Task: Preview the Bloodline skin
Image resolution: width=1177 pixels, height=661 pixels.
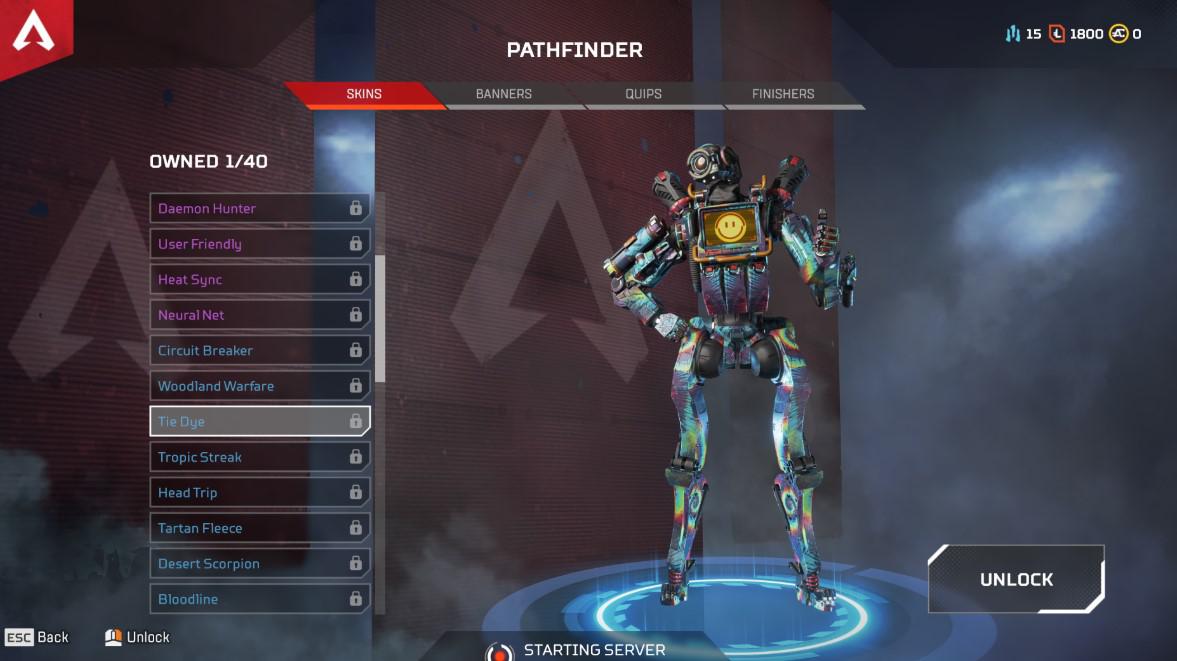Action: click(259, 599)
